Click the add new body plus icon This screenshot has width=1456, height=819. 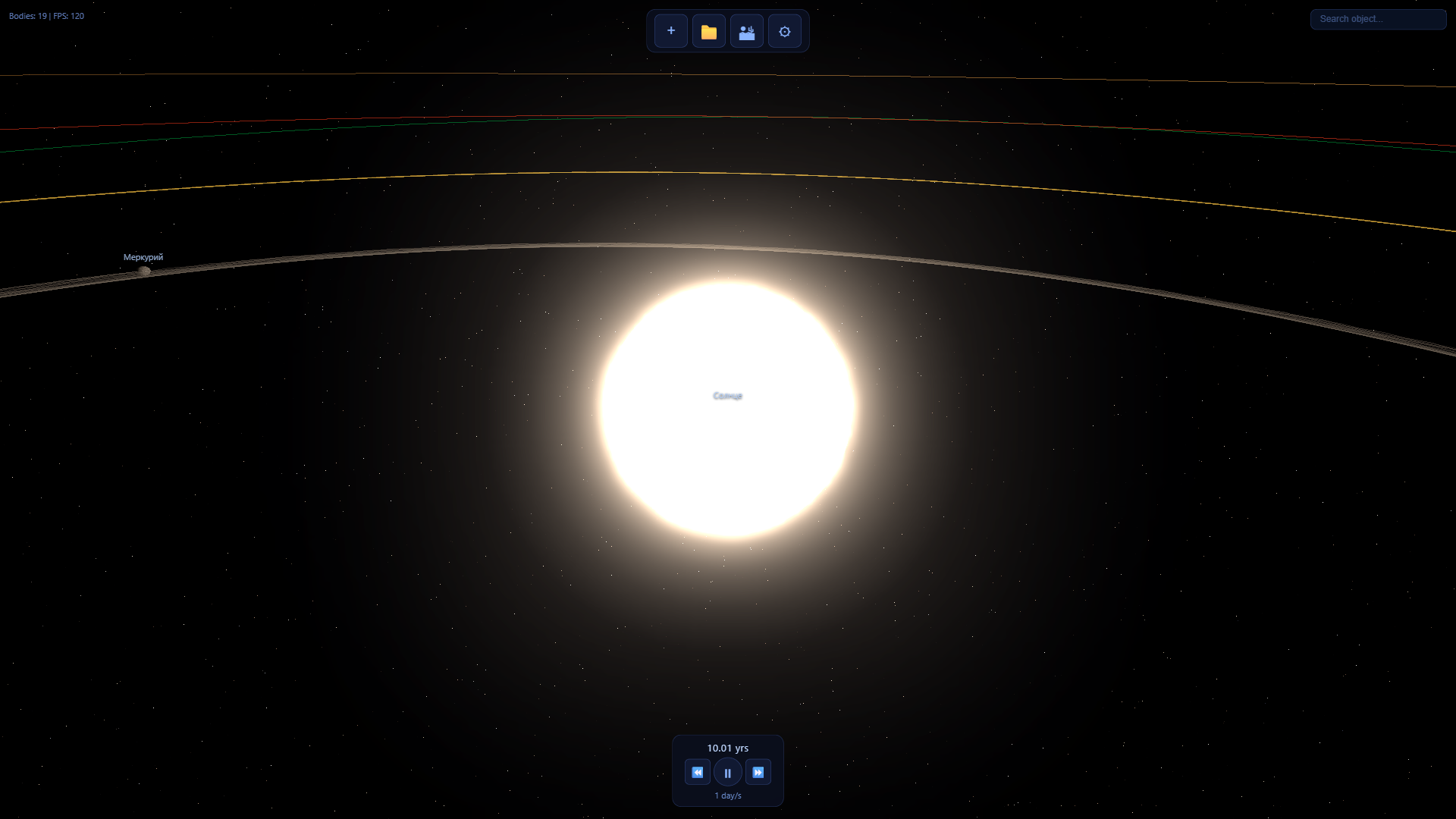click(x=670, y=31)
